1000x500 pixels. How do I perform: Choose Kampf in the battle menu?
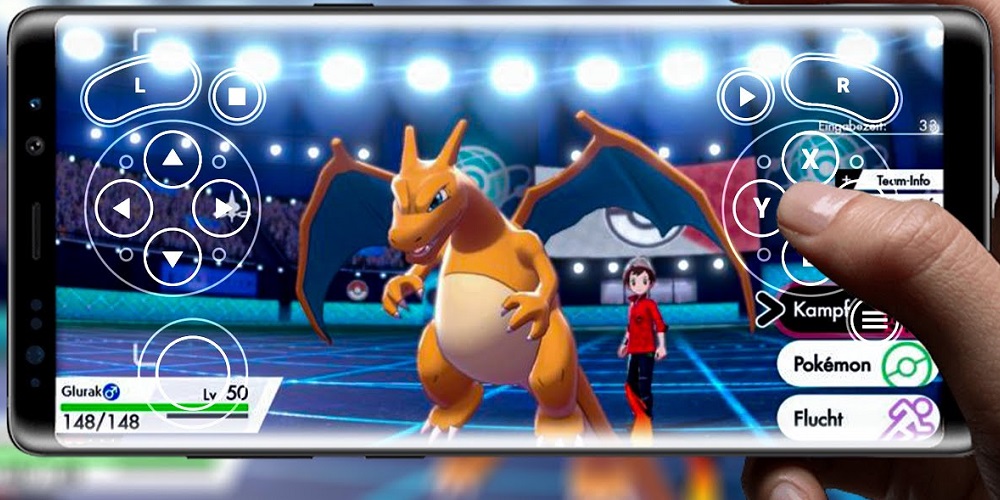815,310
